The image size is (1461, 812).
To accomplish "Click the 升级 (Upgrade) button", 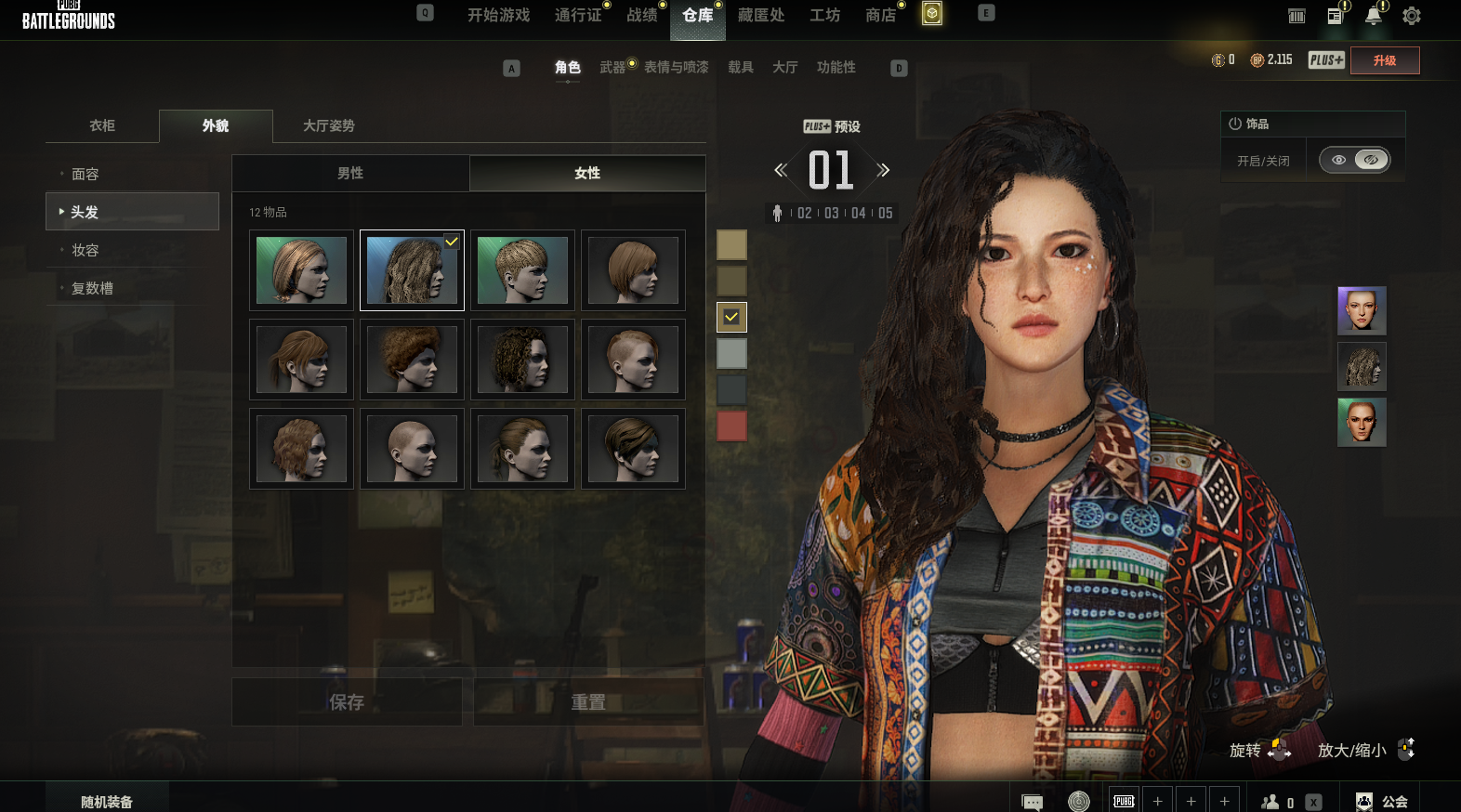I will [x=1385, y=60].
